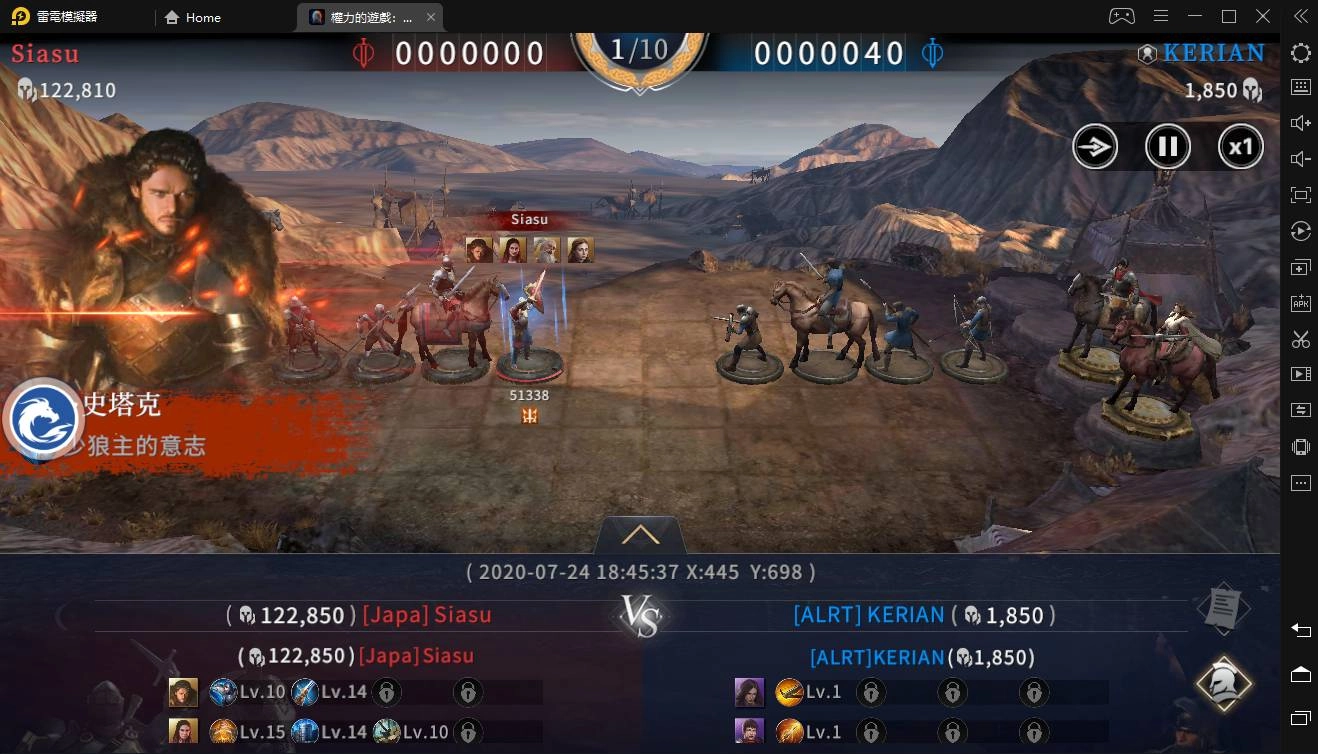Expand the battle details panel arrow
1318x754 pixels.
click(640, 535)
